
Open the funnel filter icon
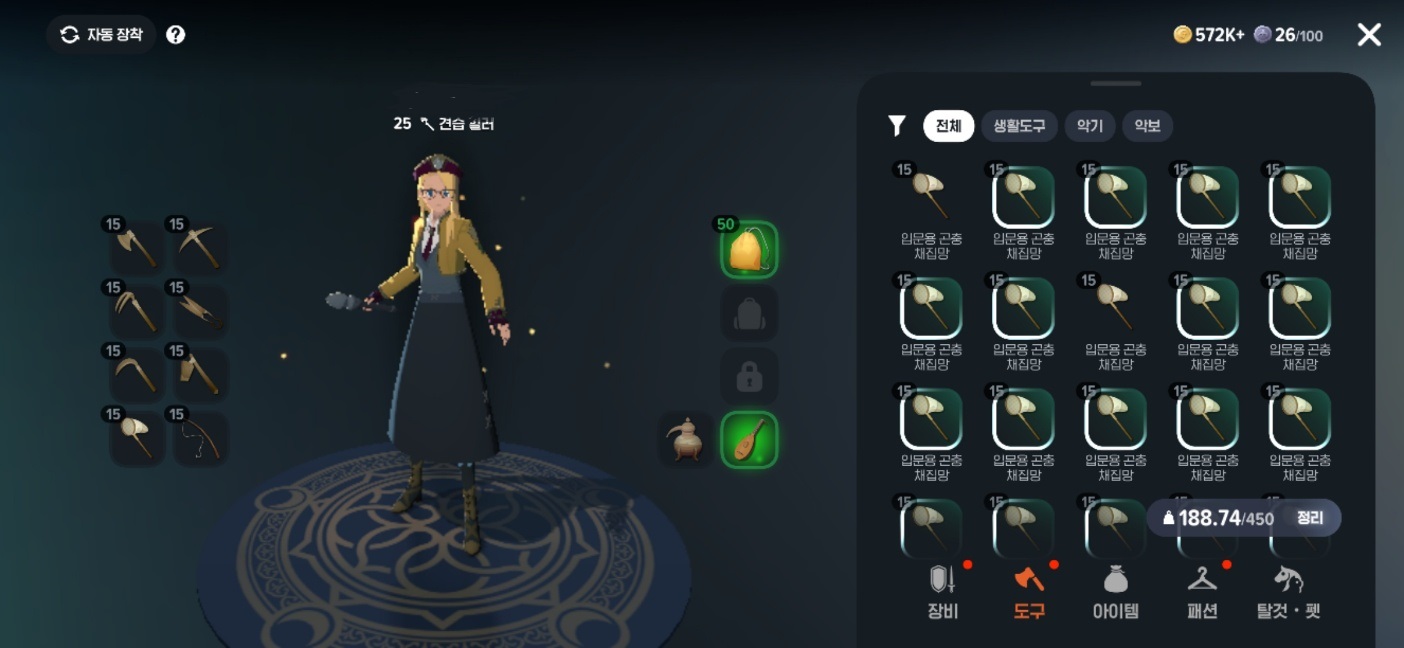[x=897, y=126]
